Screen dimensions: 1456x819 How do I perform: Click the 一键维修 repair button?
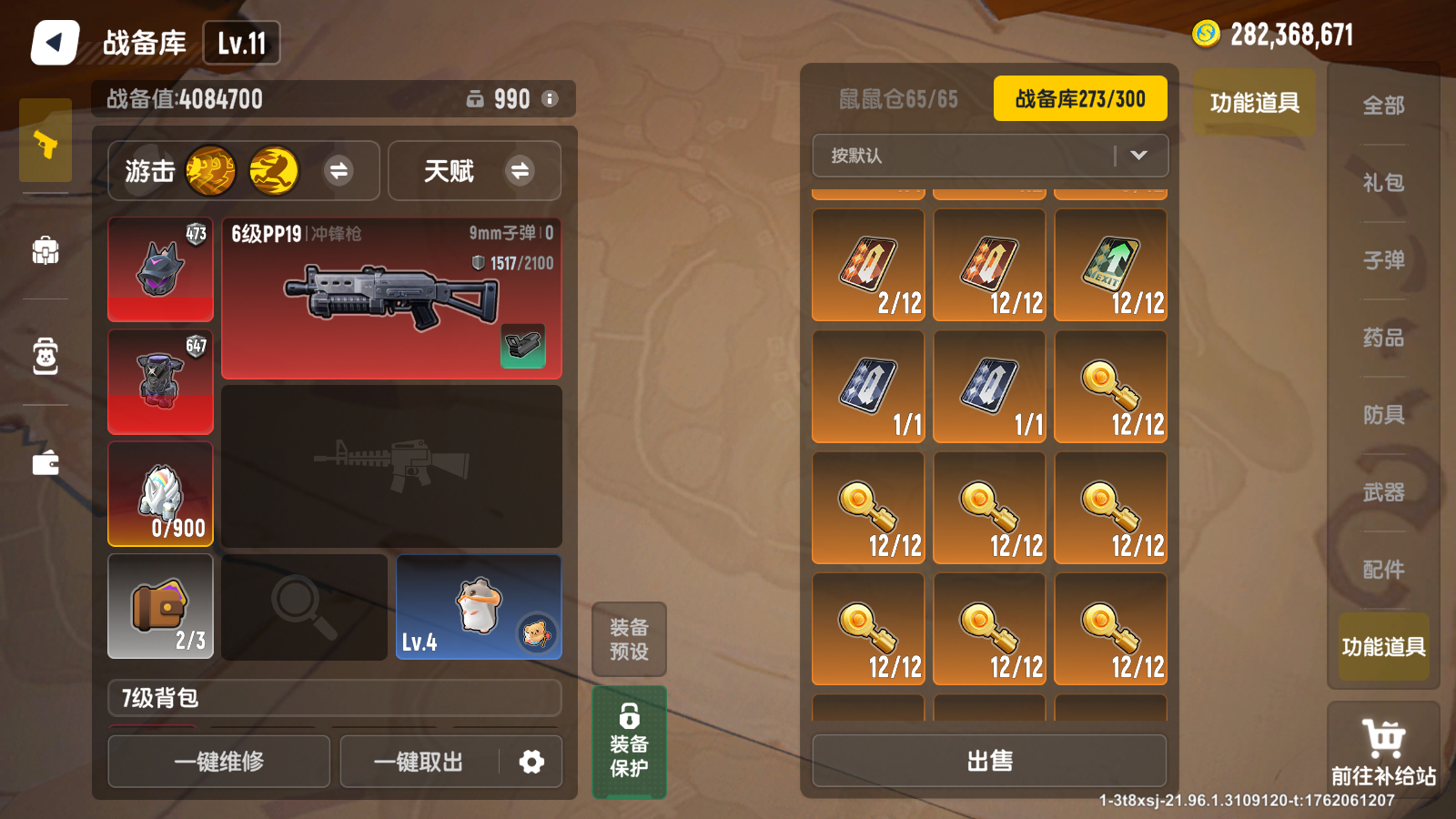(218, 762)
